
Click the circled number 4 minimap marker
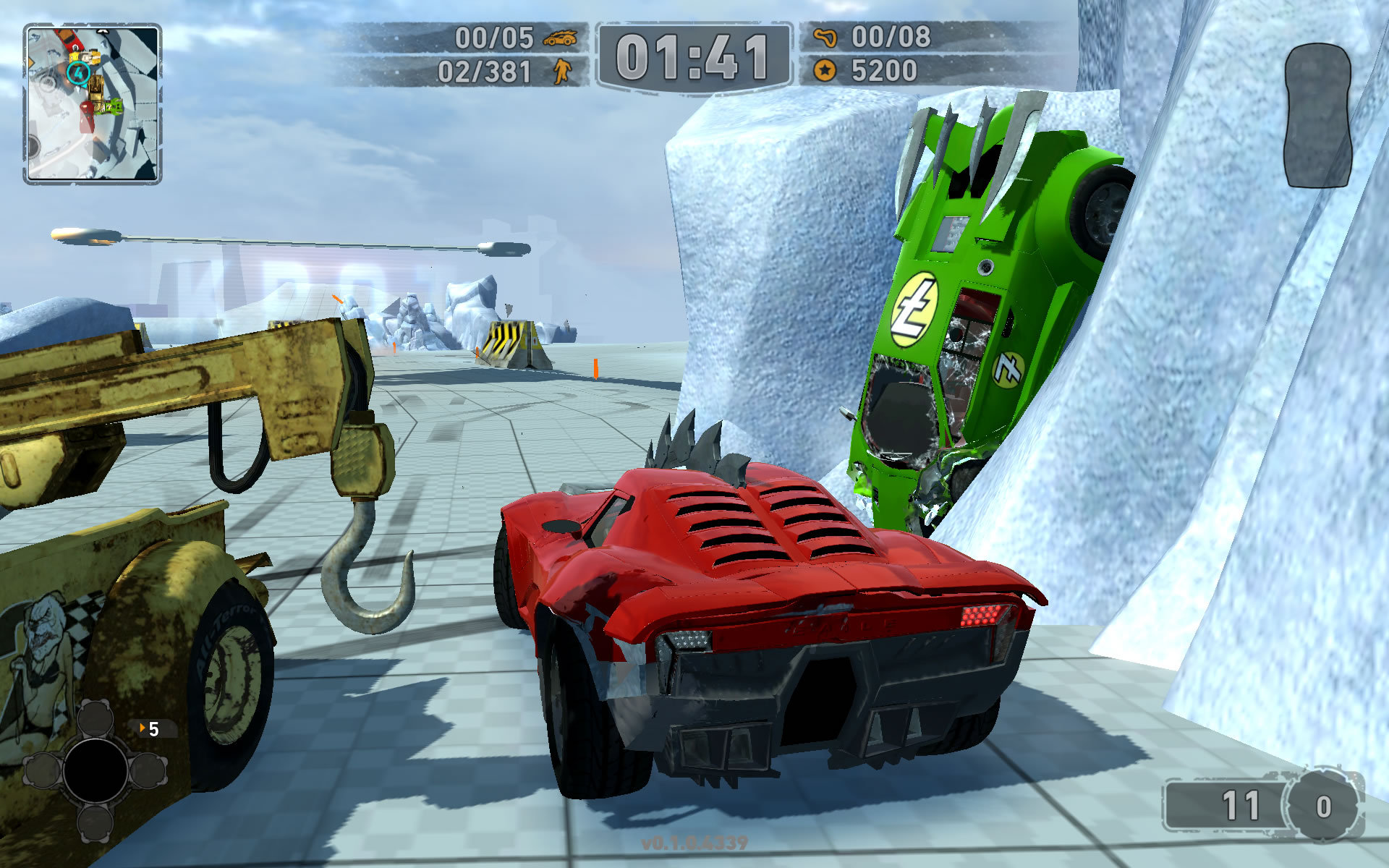tap(78, 72)
